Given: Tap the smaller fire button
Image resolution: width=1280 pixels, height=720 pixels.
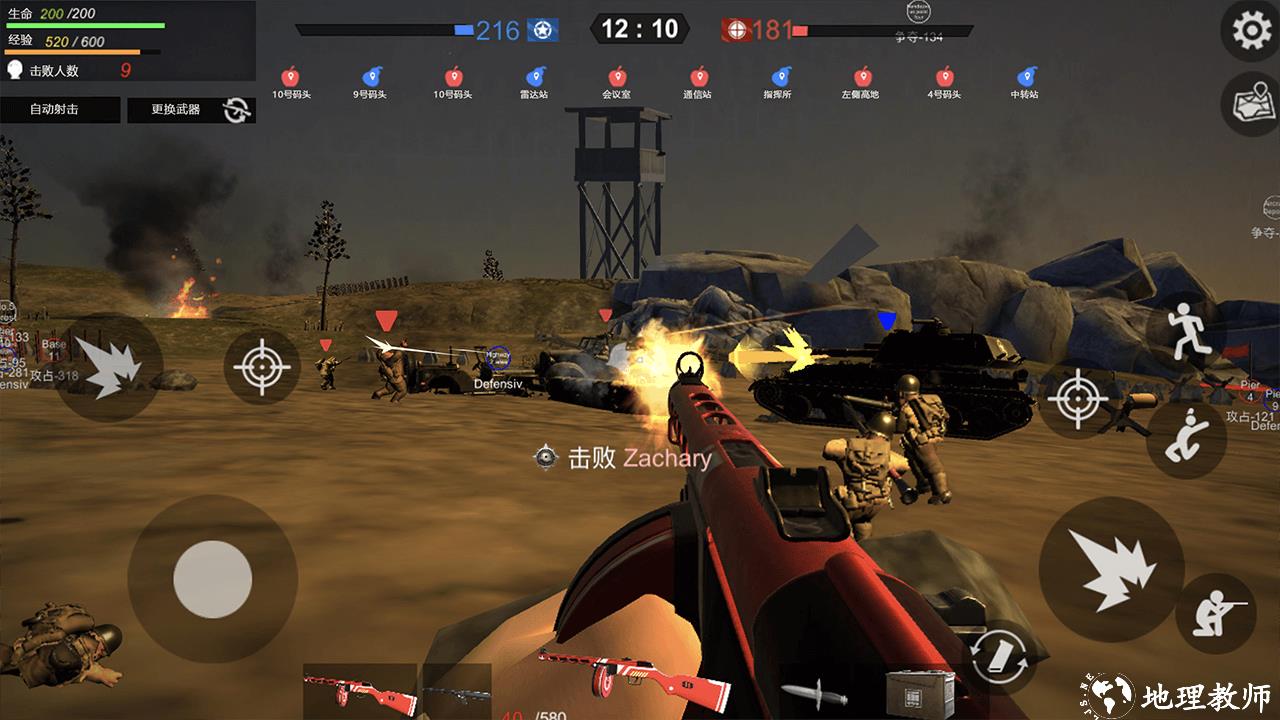Looking at the screenshot, I should pyautogui.click(x=108, y=367).
